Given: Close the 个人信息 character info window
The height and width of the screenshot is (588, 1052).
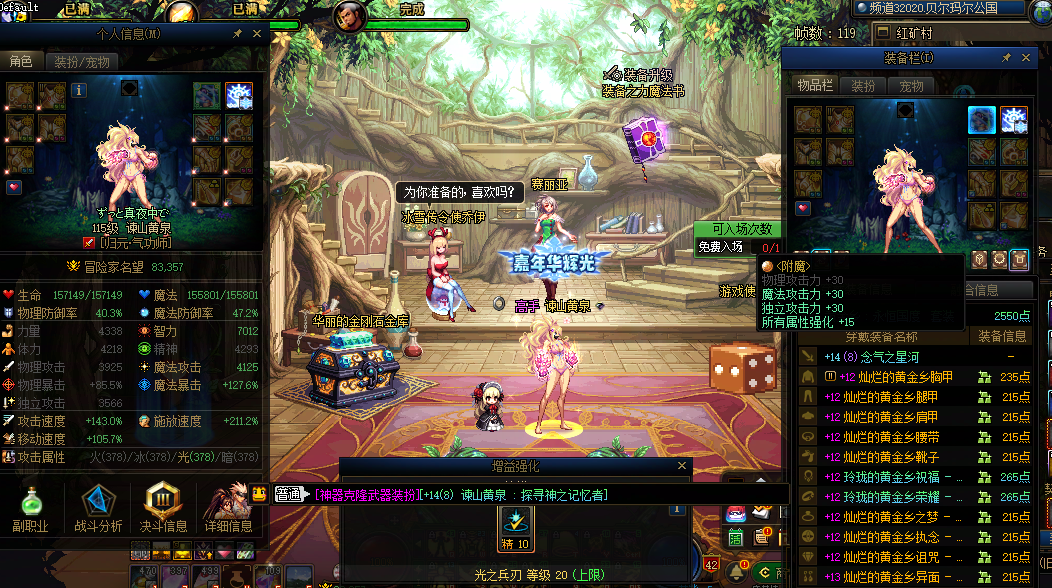Looking at the screenshot, I should pyautogui.click(x=256, y=33).
